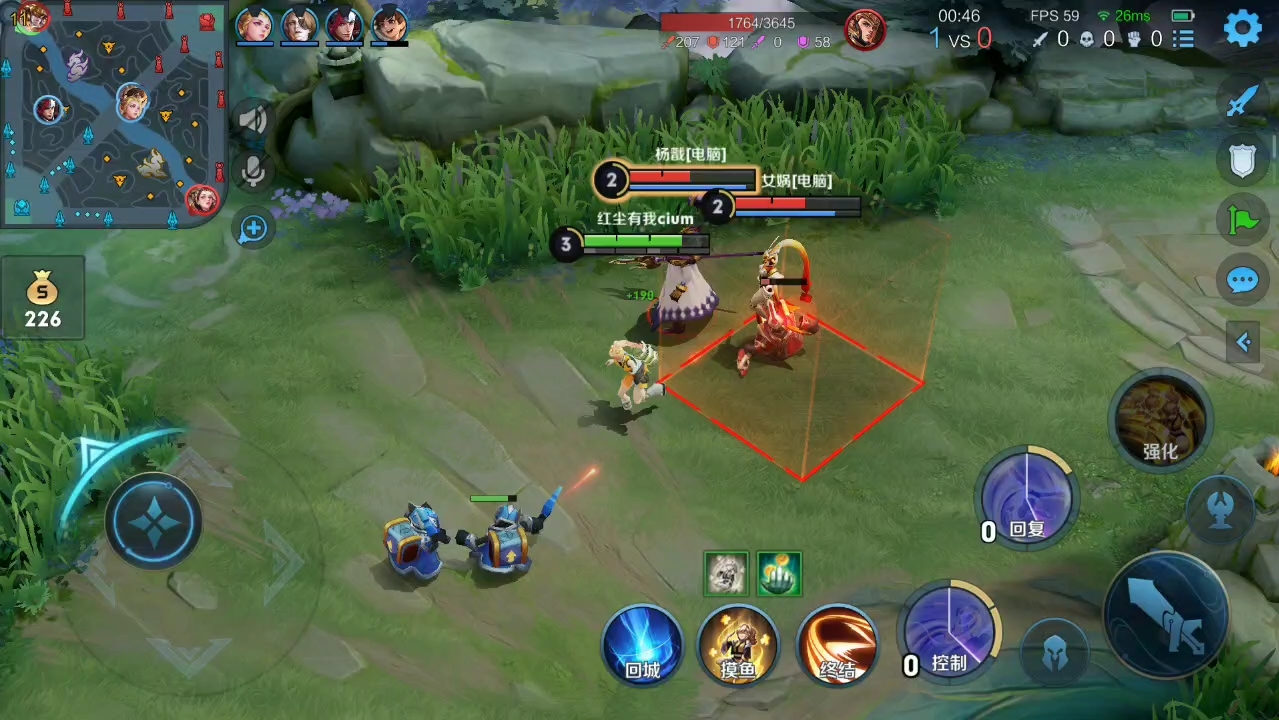Image resolution: width=1279 pixels, height=720 pixels.
Task: Toggle the speaker sound button
Action: tap(254, 121)
